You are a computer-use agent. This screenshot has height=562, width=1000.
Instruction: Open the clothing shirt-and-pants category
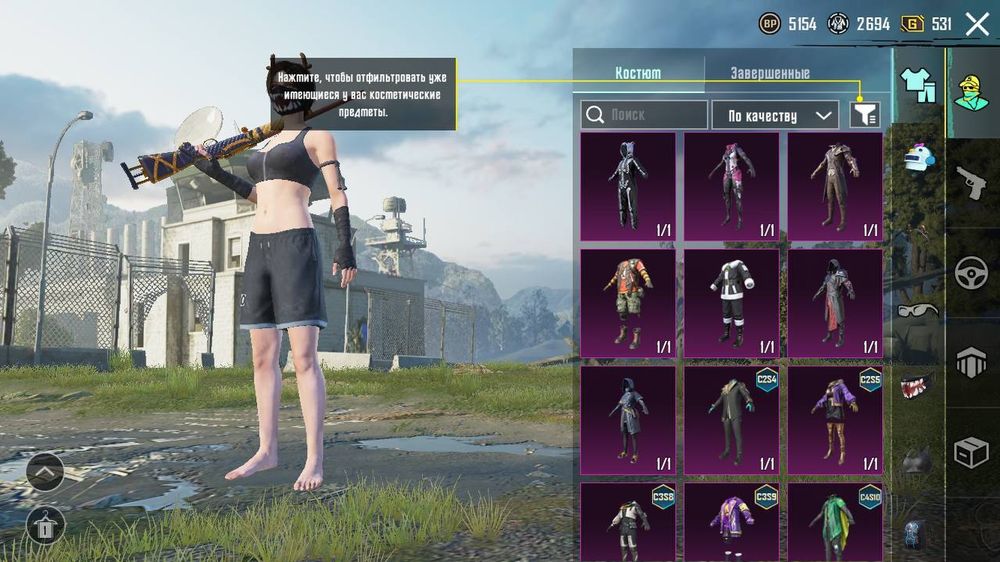pyautogui.click(x=917, y=85)
